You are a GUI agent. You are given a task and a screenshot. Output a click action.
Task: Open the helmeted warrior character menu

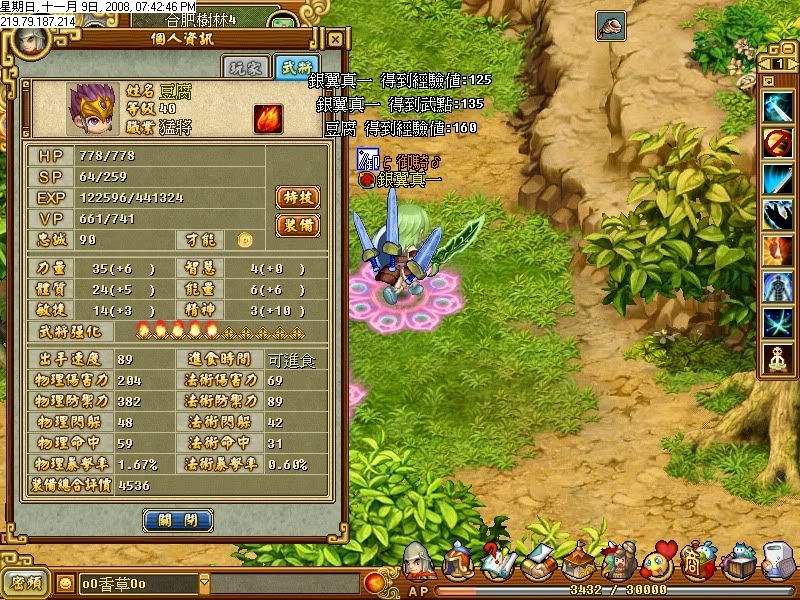pyautogui.click(x=418, y=565)
